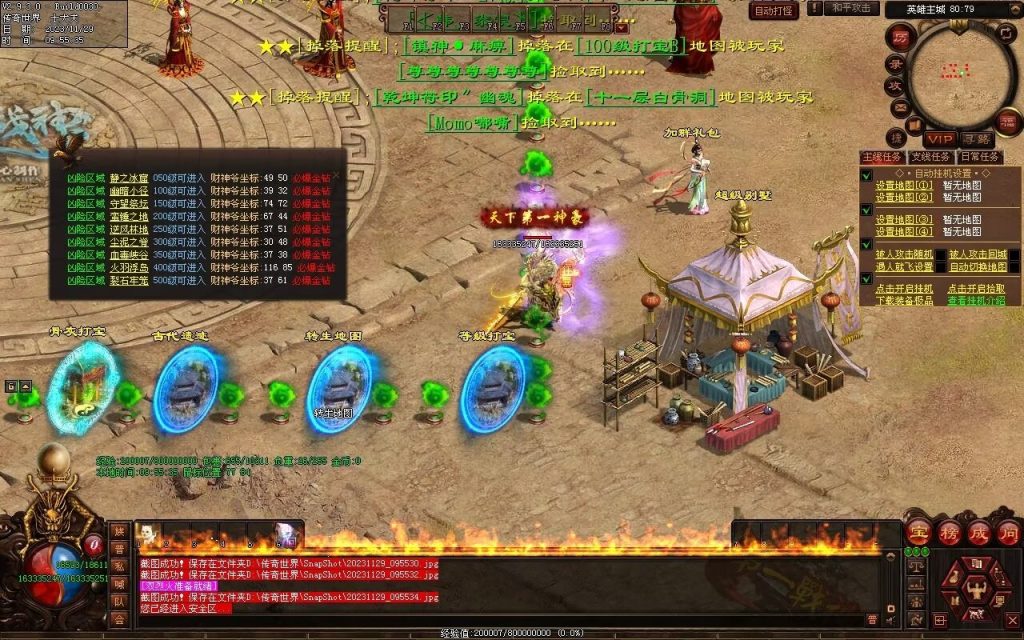Use the white cat item in hotbar slot 1
Viewport: 1024px width, 640px height.
[147, 534]
